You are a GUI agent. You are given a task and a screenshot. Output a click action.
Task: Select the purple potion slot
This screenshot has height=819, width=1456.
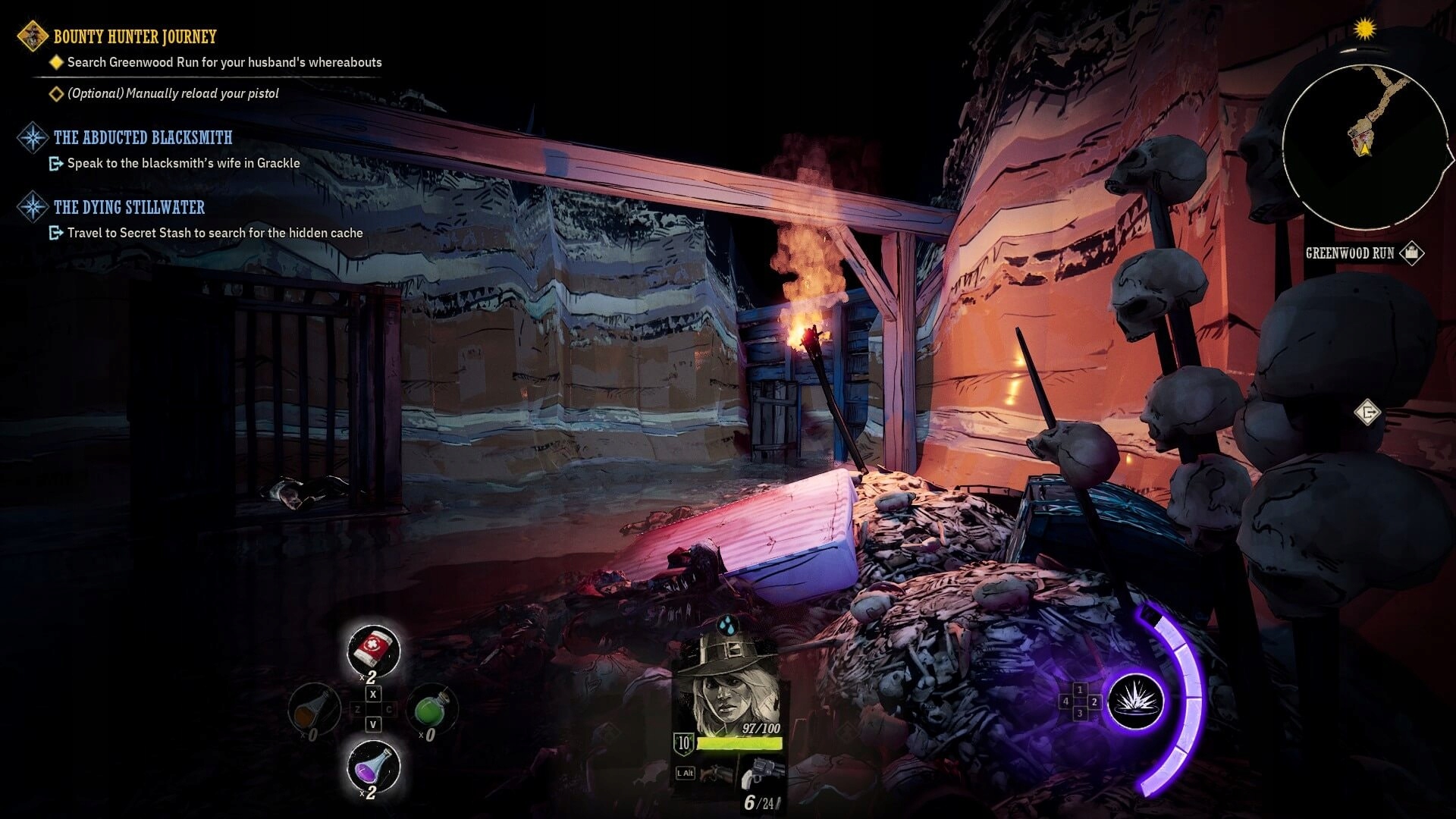[373, 766]
